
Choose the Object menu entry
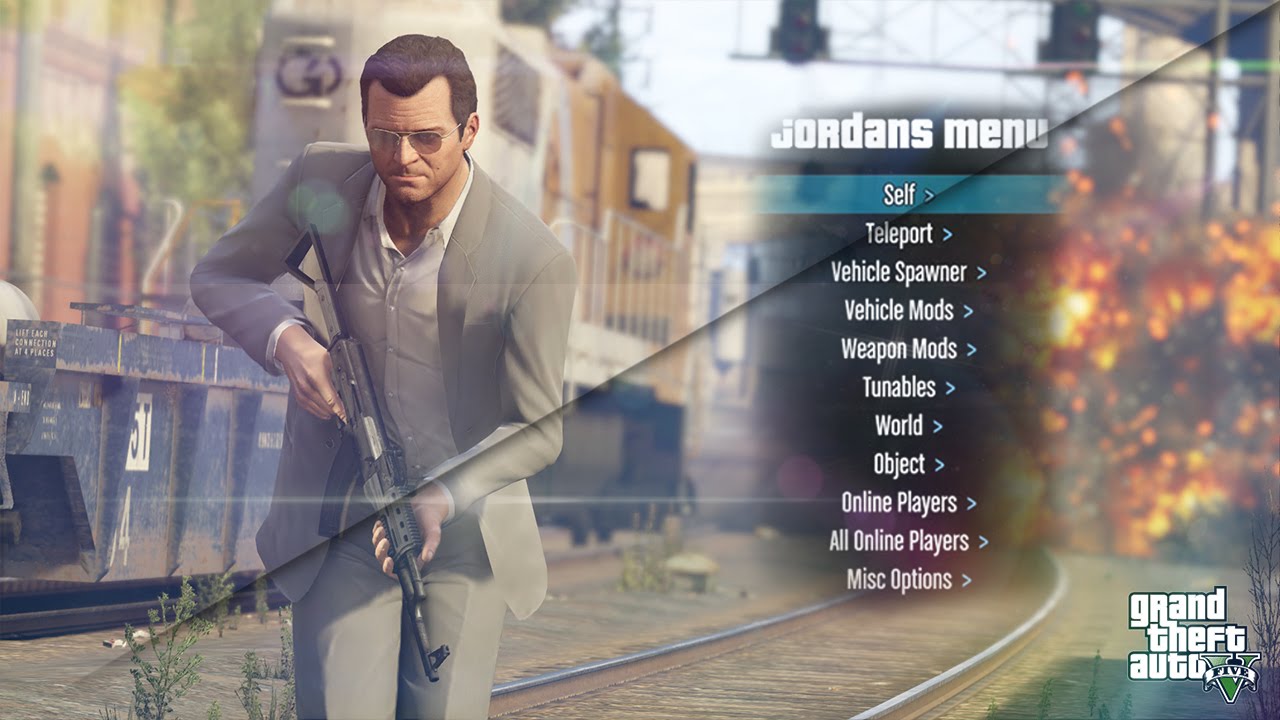point(907,464)
